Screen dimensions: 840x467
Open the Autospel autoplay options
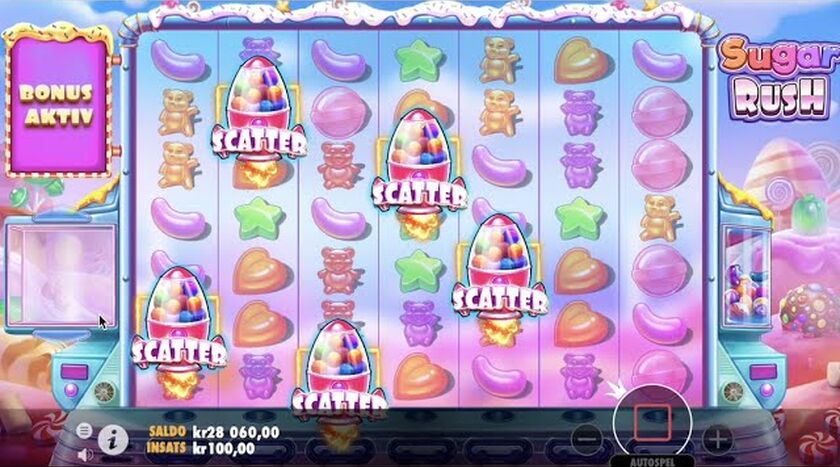click(652, 462)
